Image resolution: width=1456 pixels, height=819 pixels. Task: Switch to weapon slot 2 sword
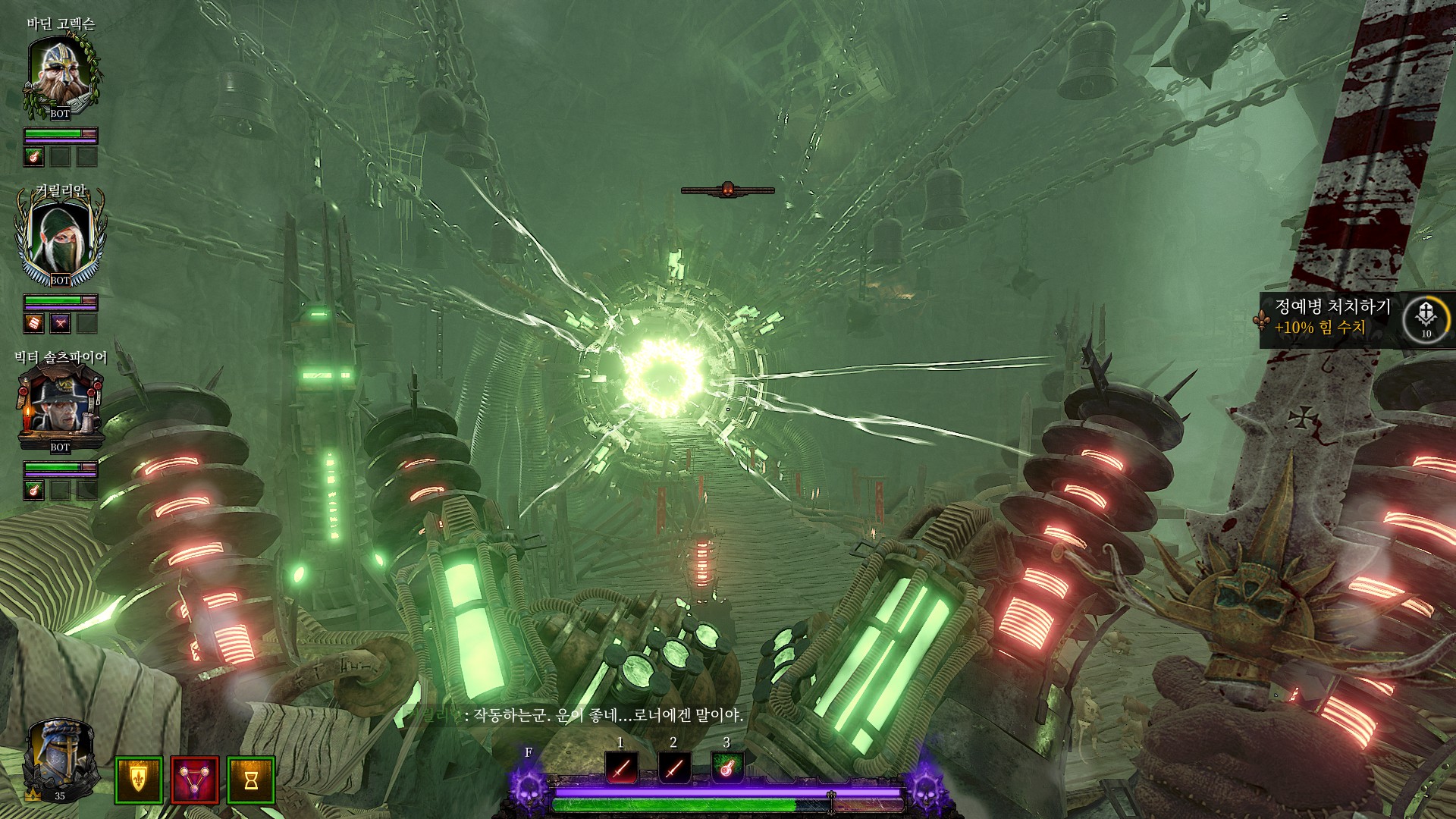[x=674, y=768]
